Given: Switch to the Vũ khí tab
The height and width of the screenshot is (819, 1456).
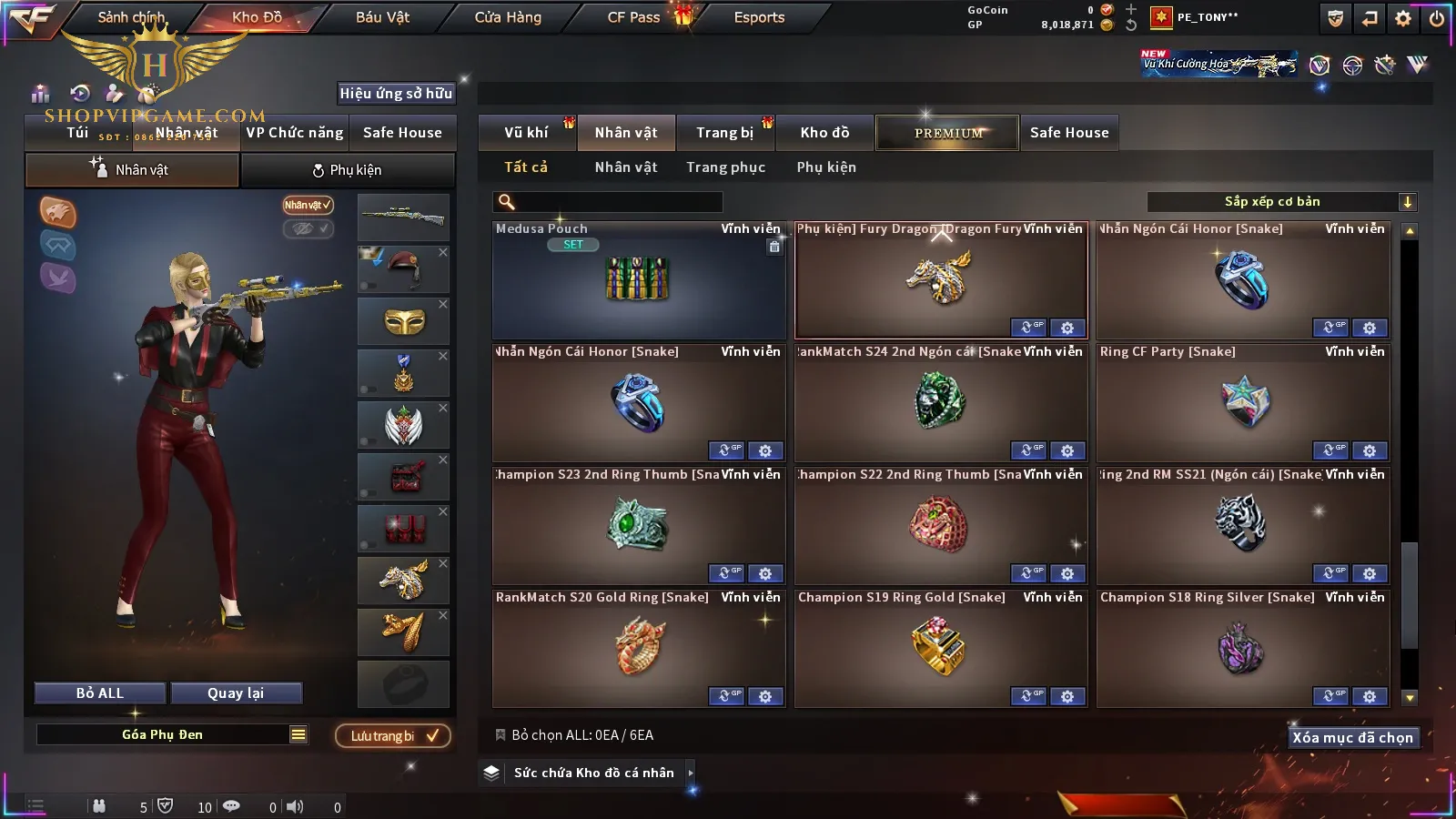Looking at the screenshot, I should pos(526,133).
